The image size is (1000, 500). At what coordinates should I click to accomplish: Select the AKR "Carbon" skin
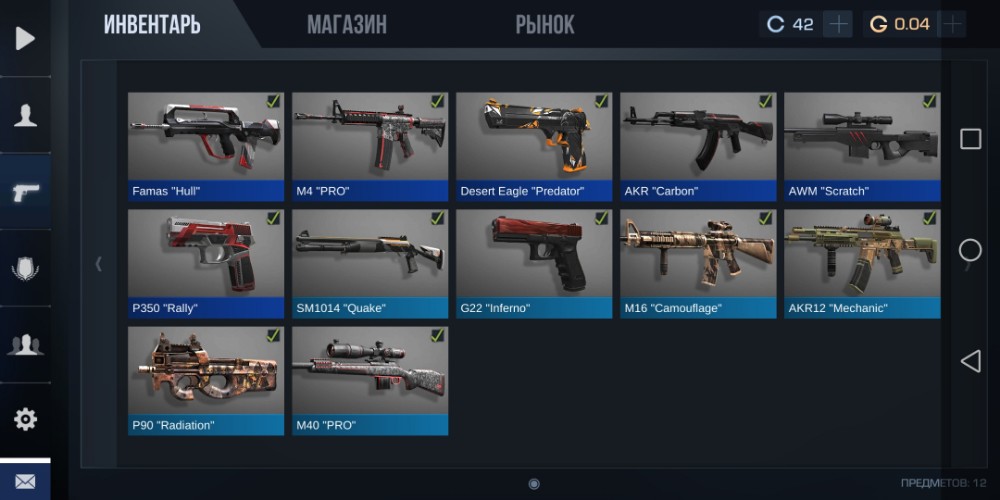coord(698,146)
